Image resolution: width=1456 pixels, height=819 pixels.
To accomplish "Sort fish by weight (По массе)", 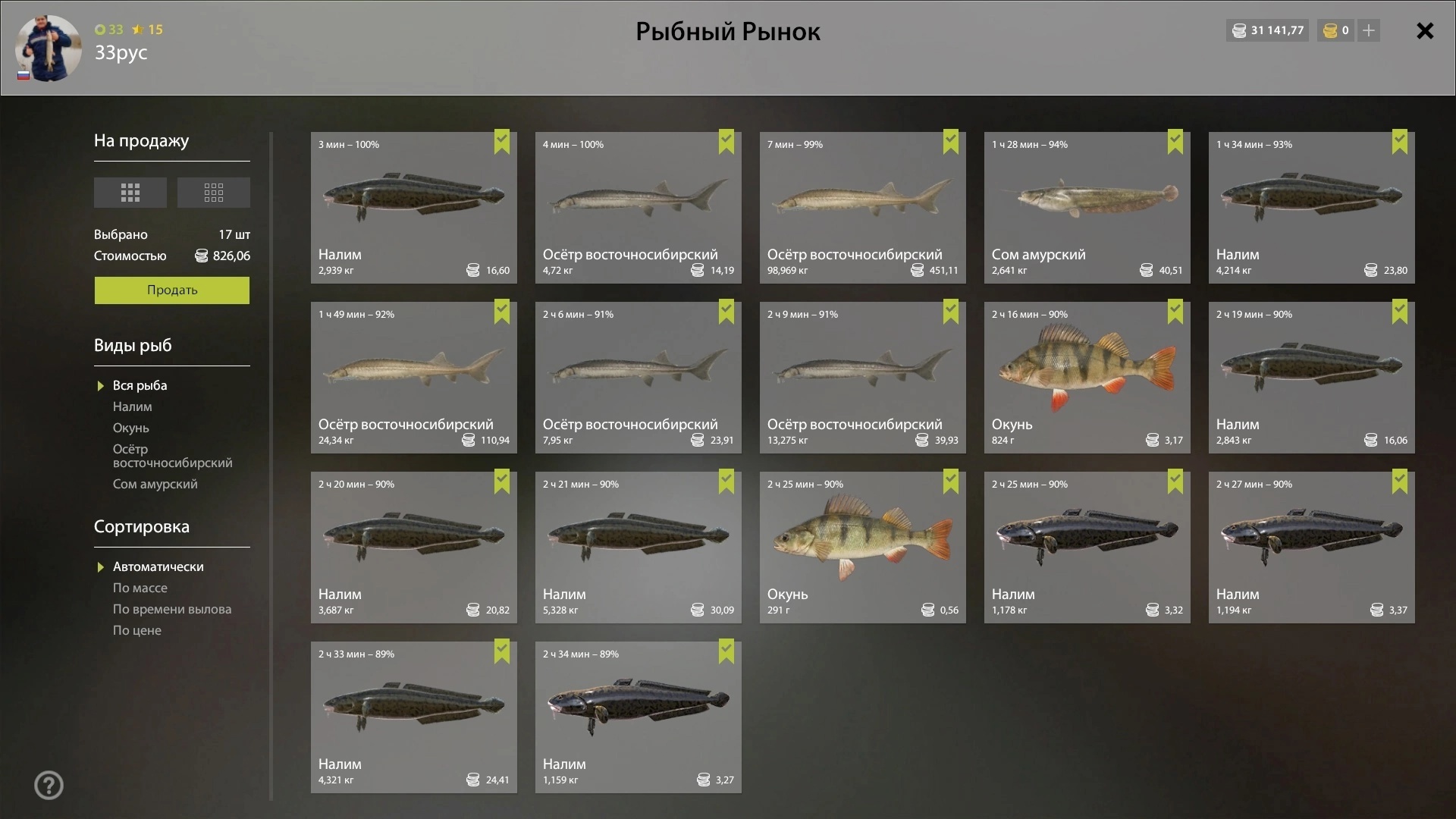I will coord(140,588).
